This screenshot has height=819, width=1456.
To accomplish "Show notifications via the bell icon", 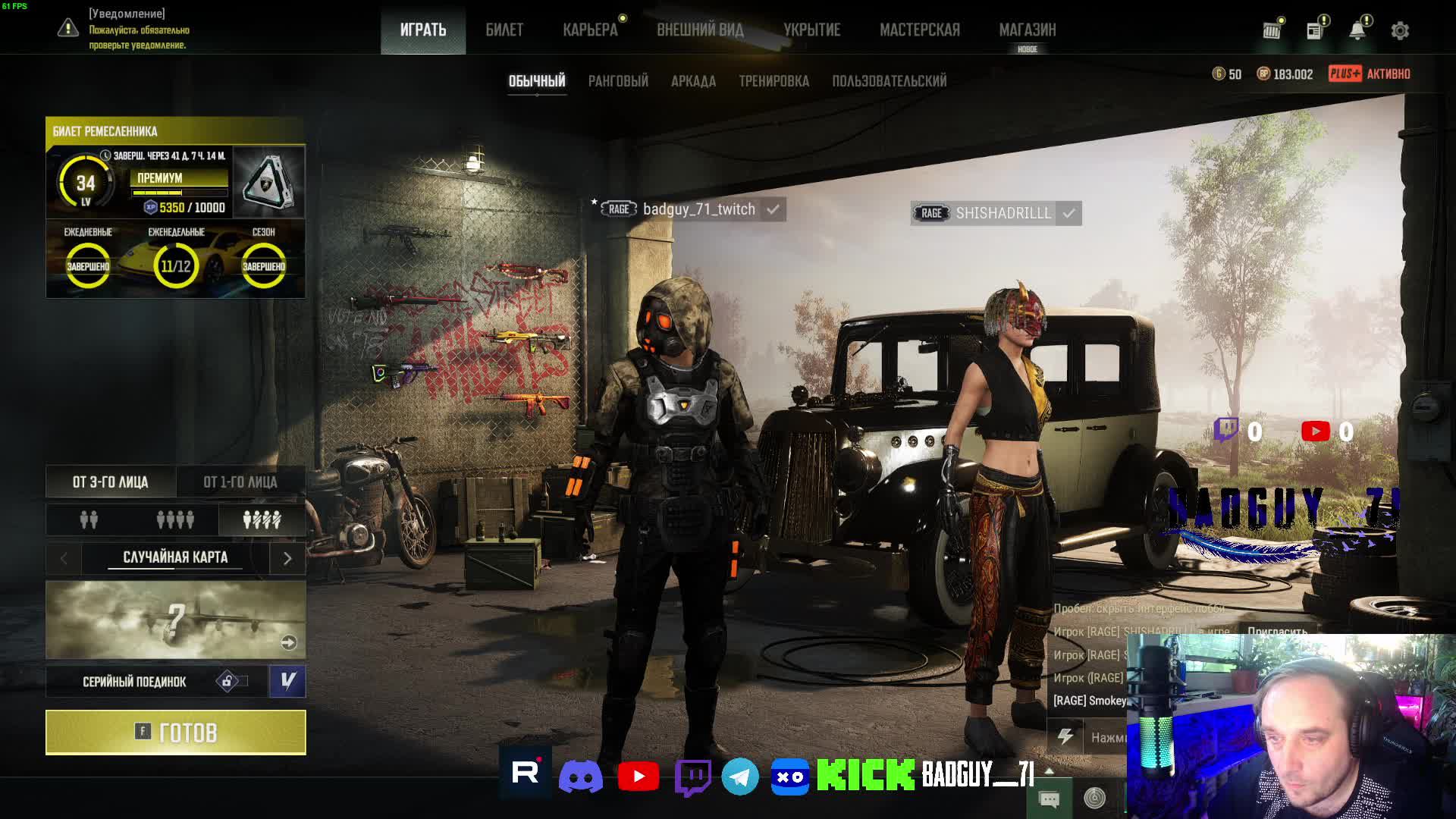I will (1357, 30).
